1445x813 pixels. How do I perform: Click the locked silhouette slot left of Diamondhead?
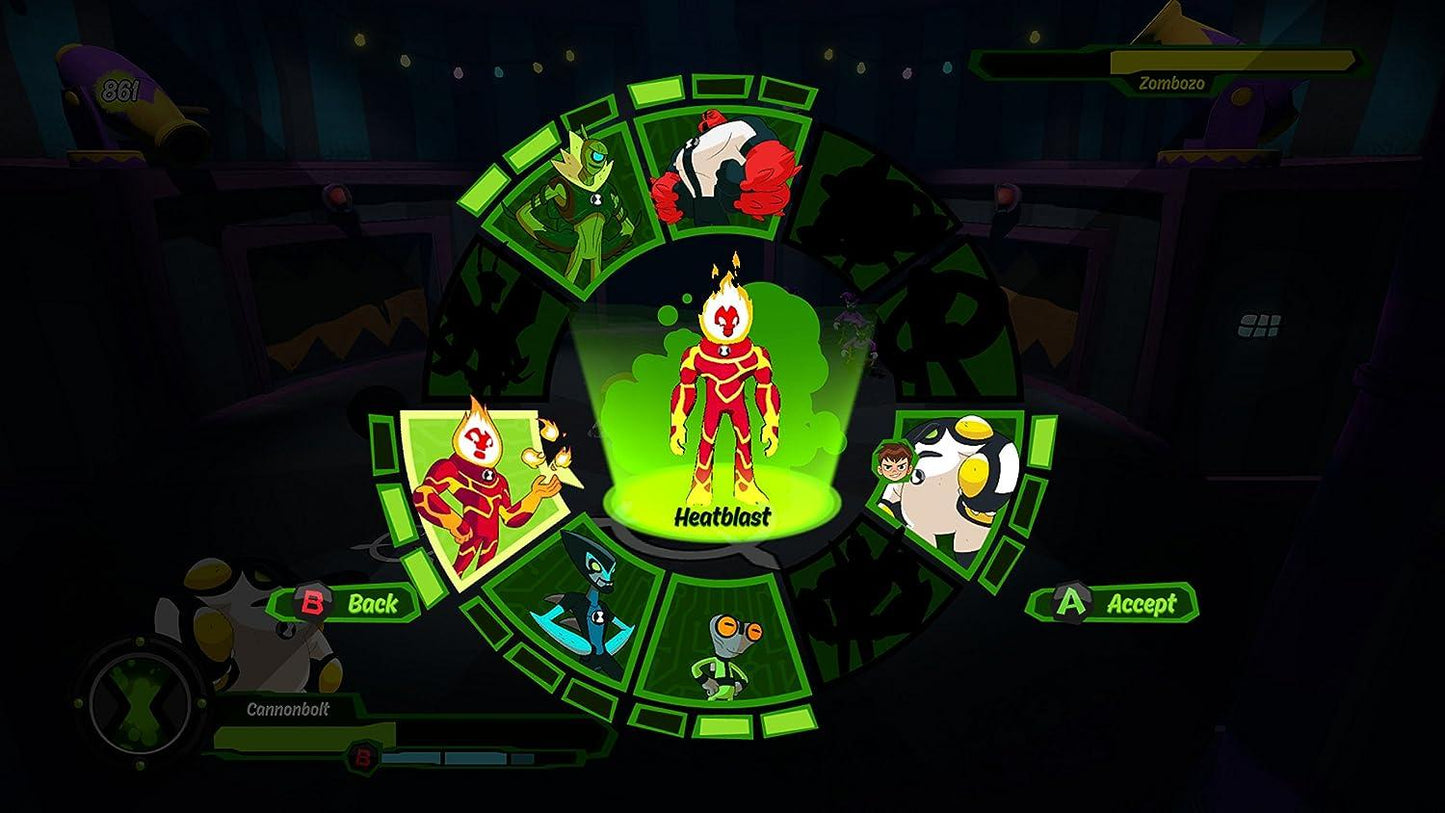click(x=500, y=320)
